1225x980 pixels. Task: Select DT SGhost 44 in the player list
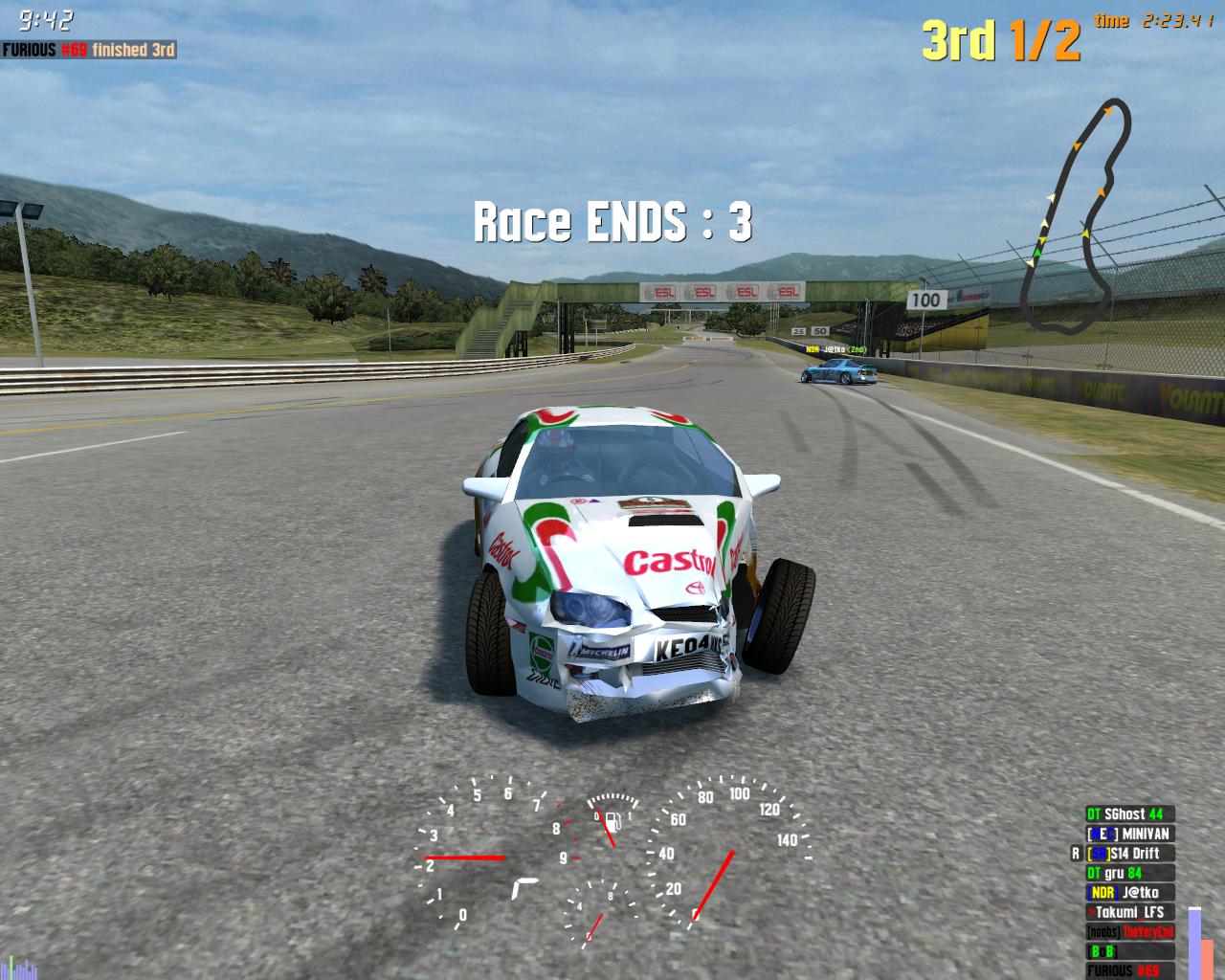1128,814
